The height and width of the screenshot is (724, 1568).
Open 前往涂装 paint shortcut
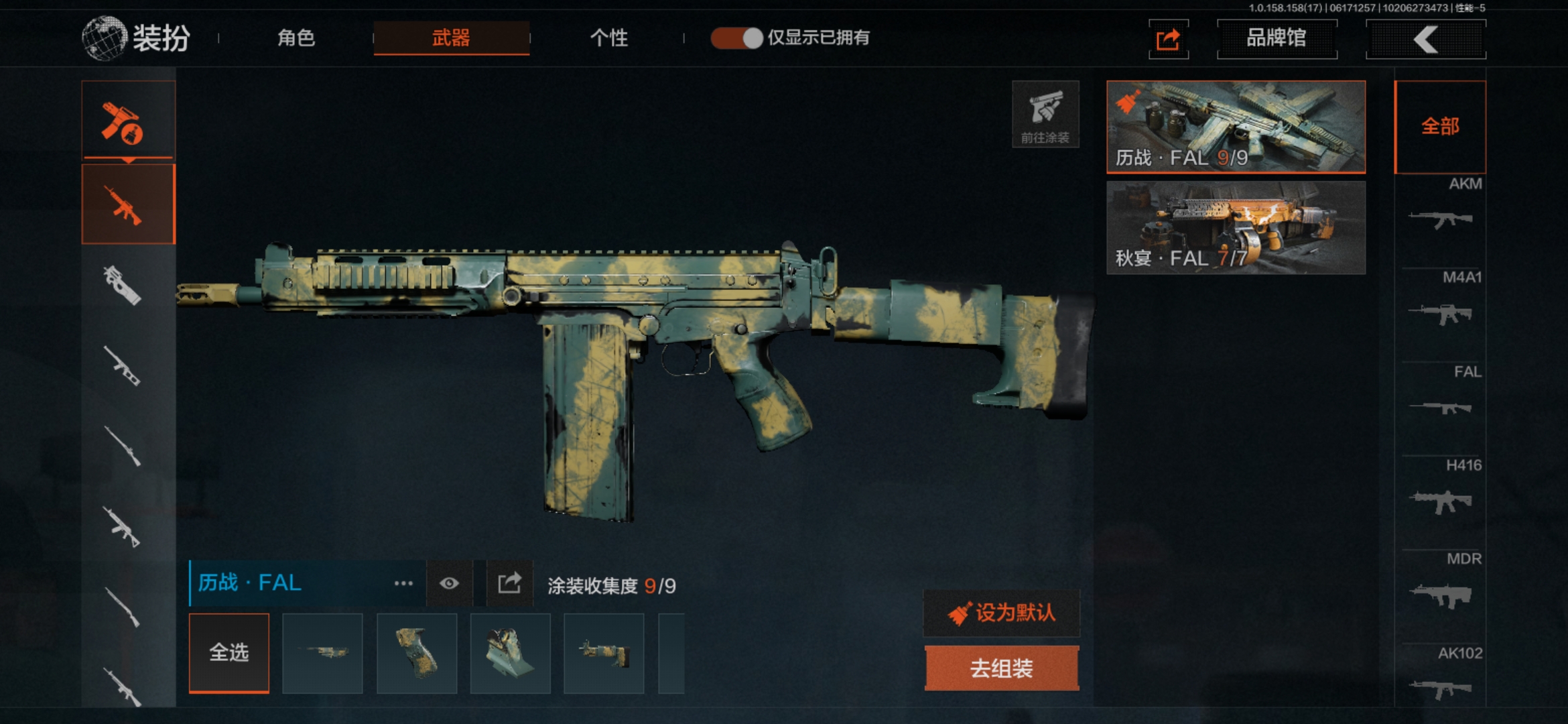1045,114
